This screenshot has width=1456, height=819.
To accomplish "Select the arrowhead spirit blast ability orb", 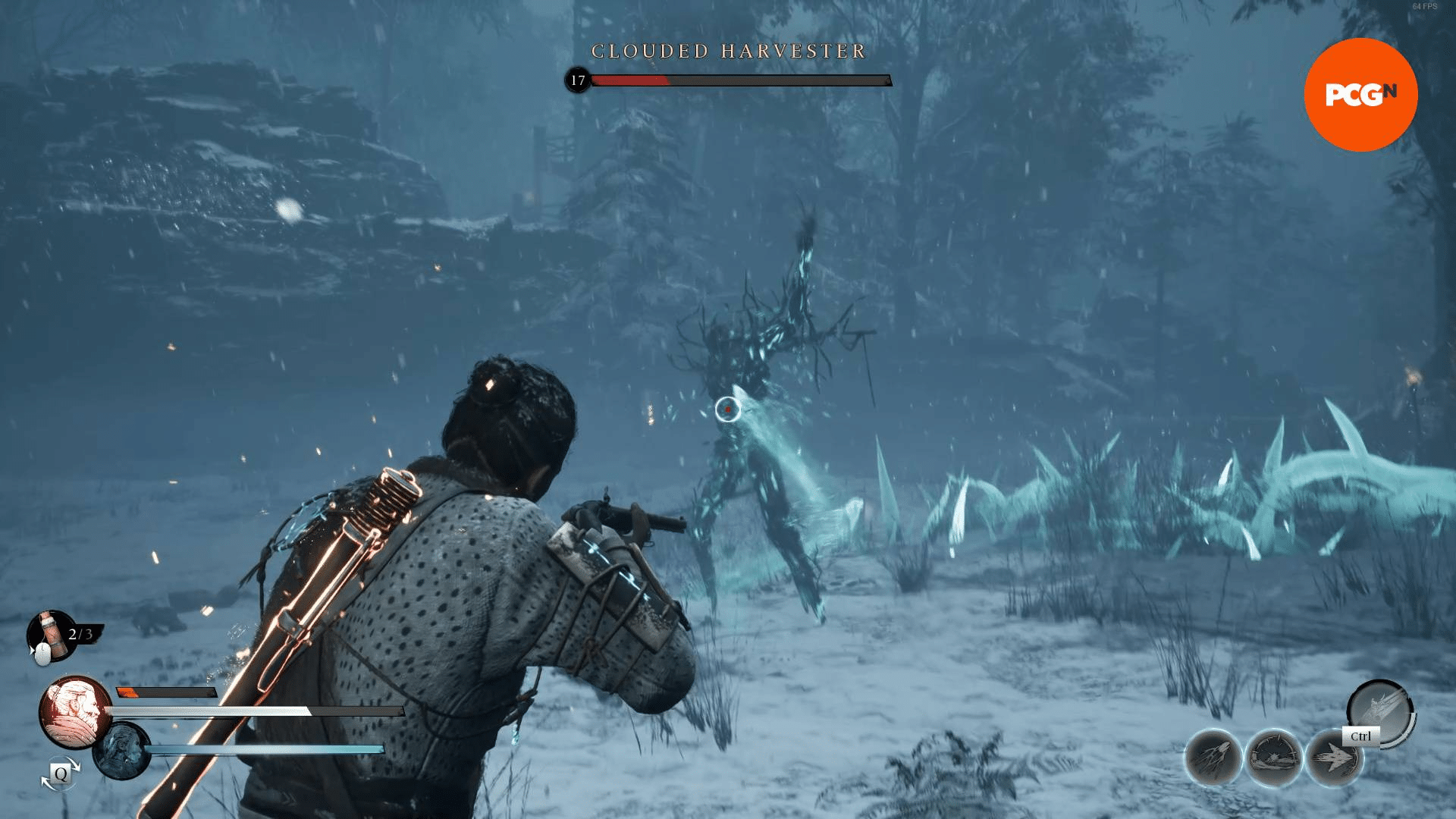I will coord(1335,758).
